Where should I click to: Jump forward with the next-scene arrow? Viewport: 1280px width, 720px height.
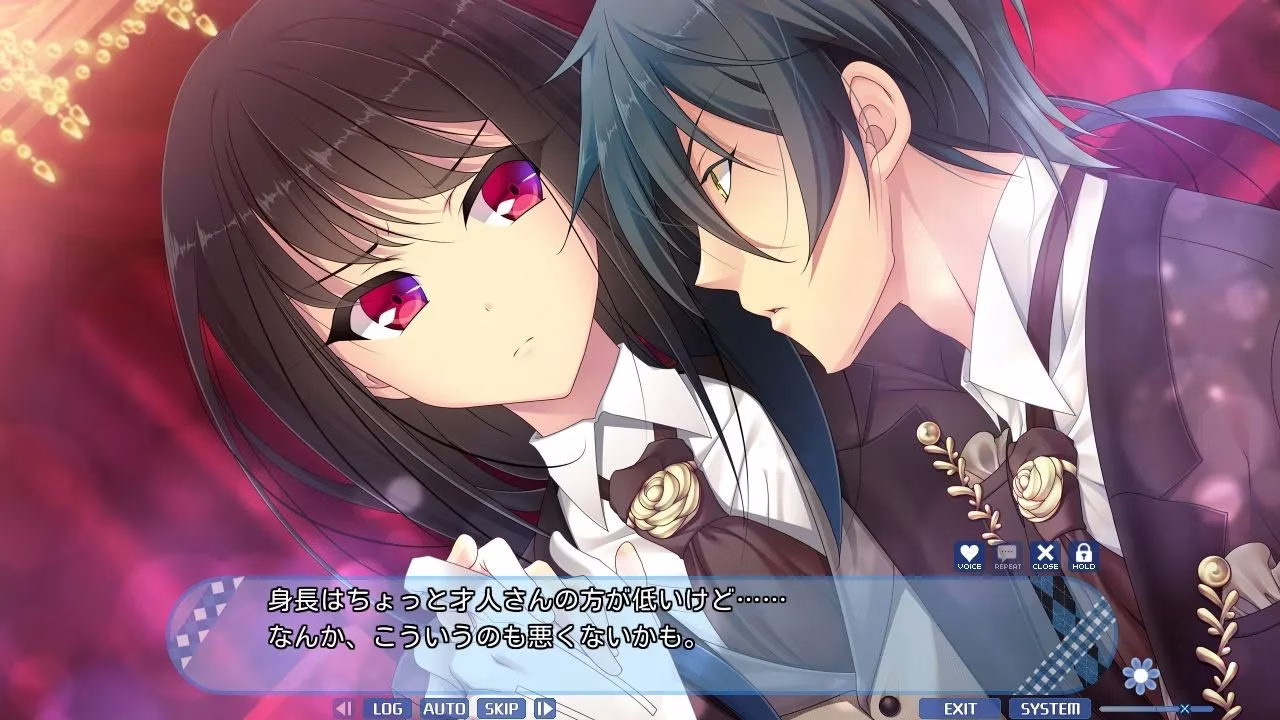pos(544,709)
